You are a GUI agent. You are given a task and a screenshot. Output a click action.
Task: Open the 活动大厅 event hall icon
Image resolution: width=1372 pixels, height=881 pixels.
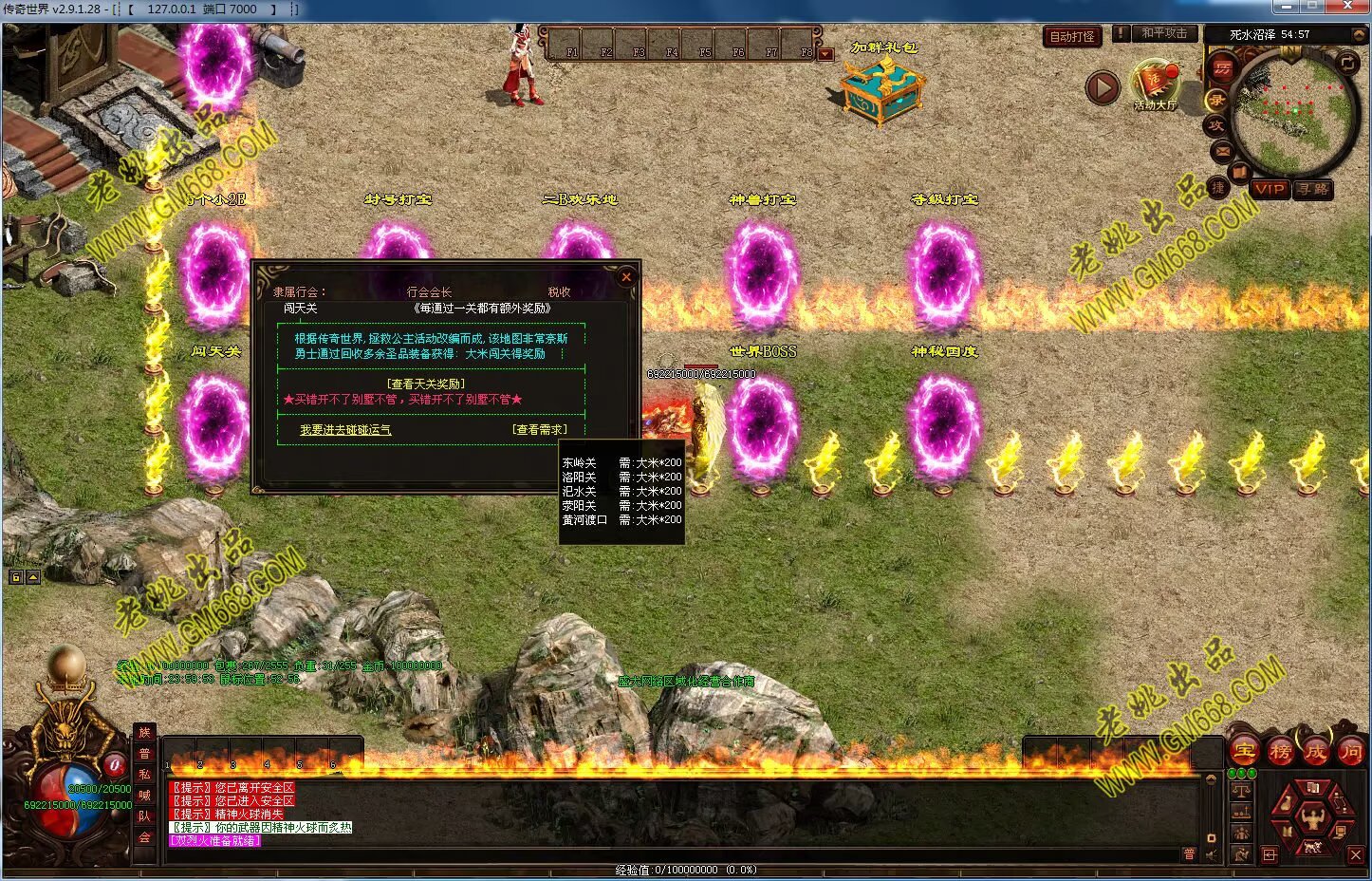coord(1154,84)
